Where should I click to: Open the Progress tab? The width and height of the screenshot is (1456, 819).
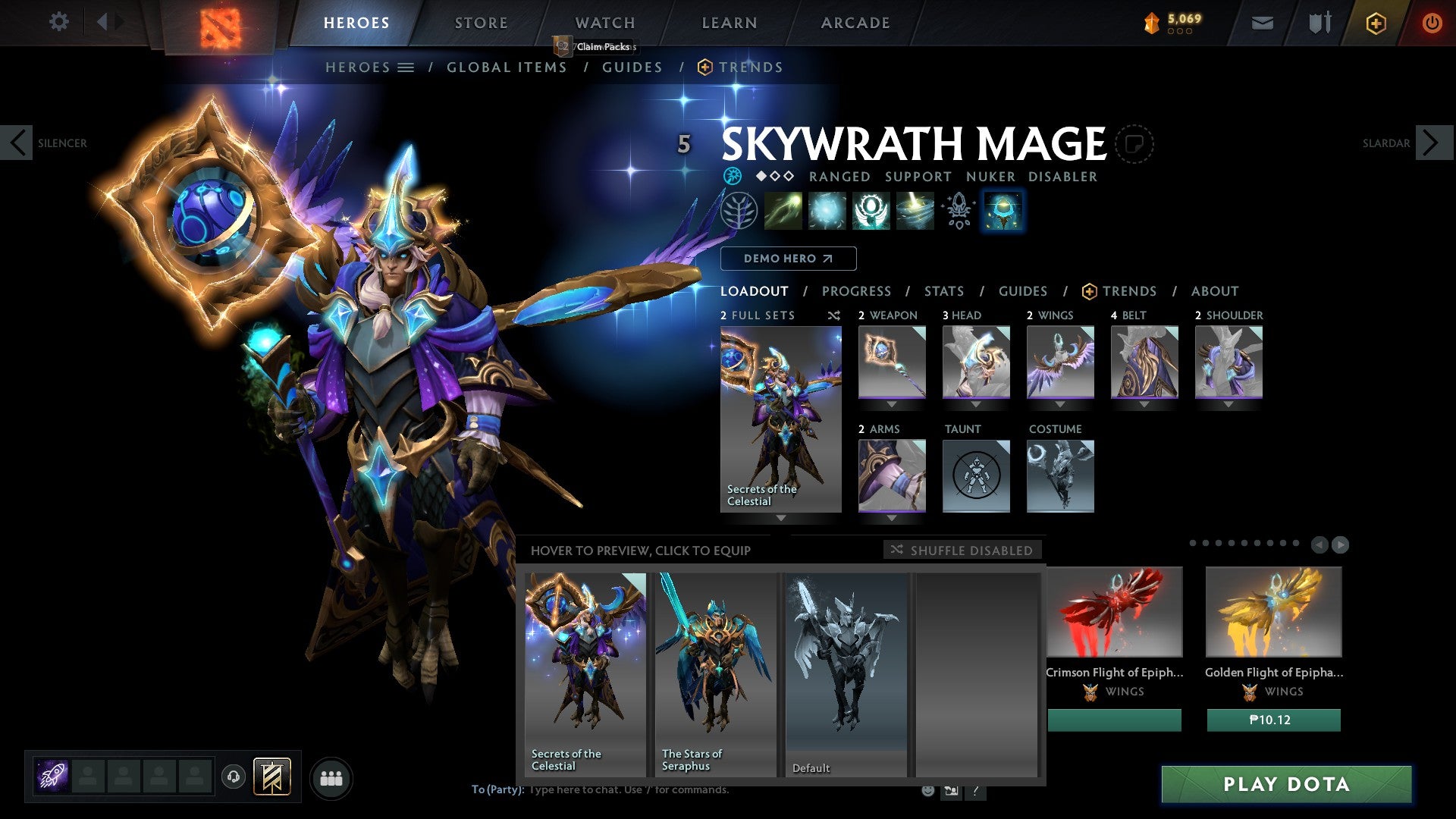point(857,290)
